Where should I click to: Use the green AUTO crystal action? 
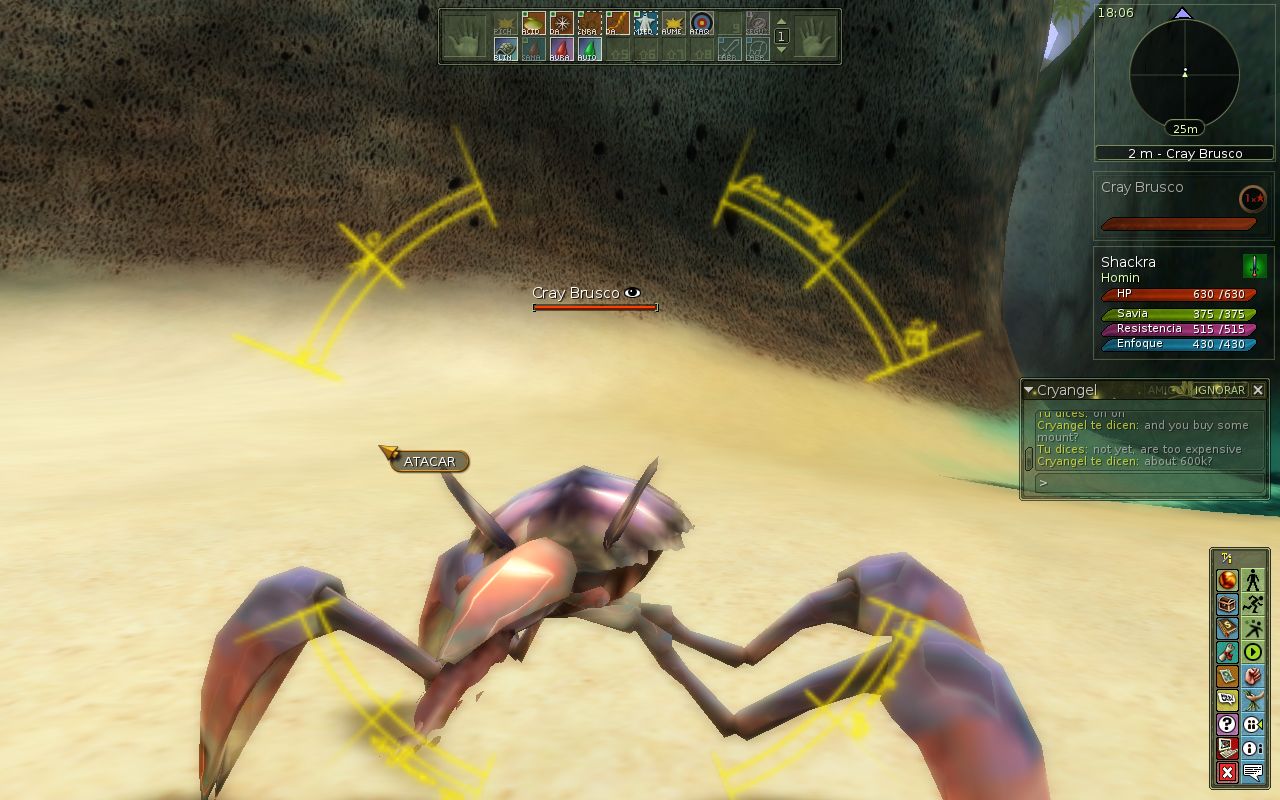589,49
